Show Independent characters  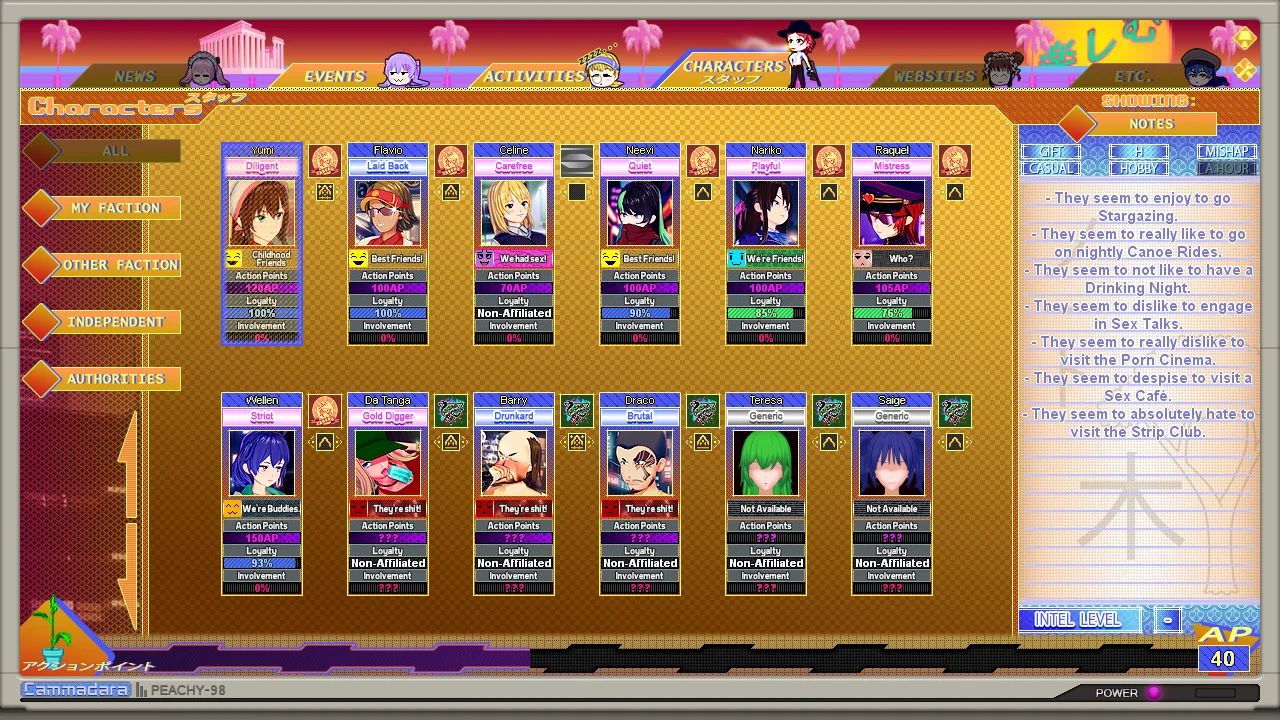115,322
